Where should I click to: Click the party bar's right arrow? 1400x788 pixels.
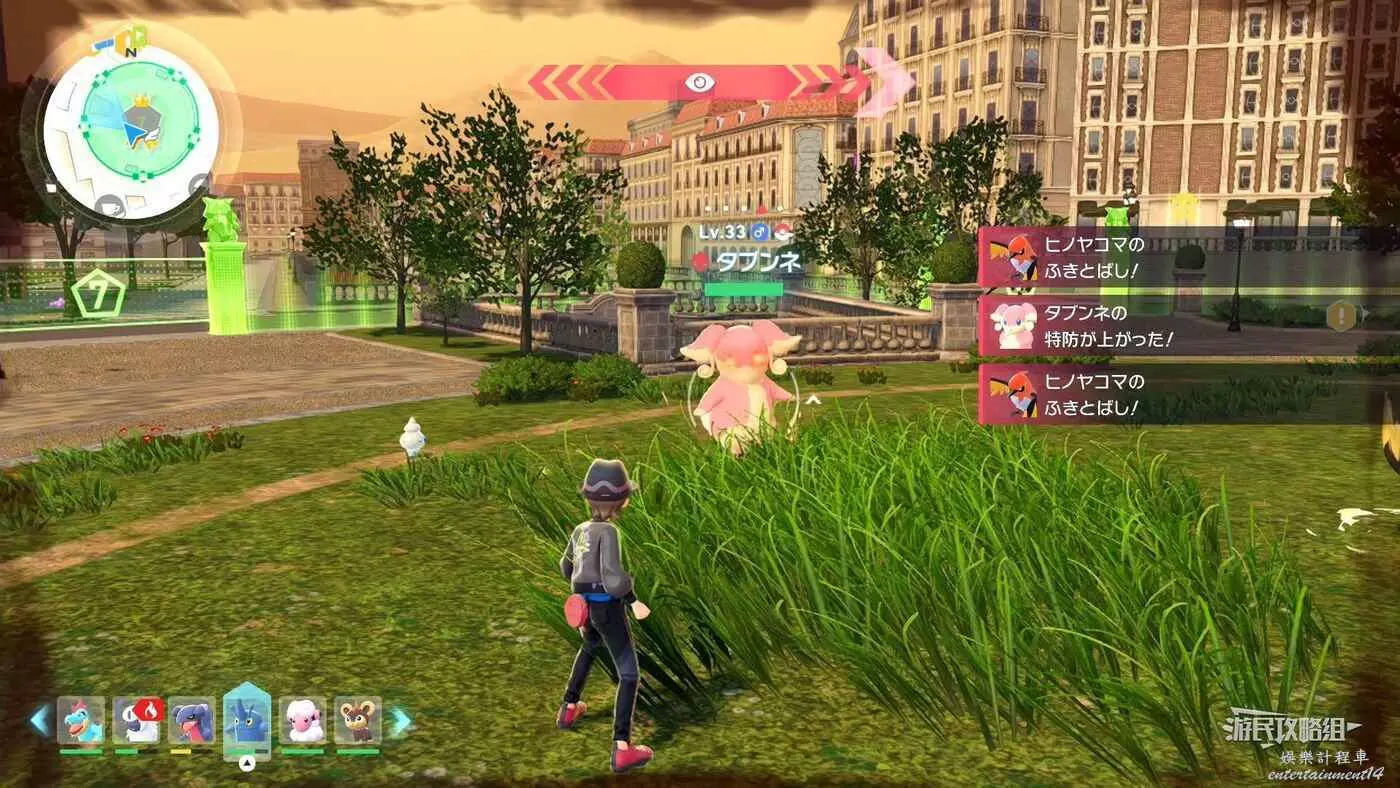point(400,720)
